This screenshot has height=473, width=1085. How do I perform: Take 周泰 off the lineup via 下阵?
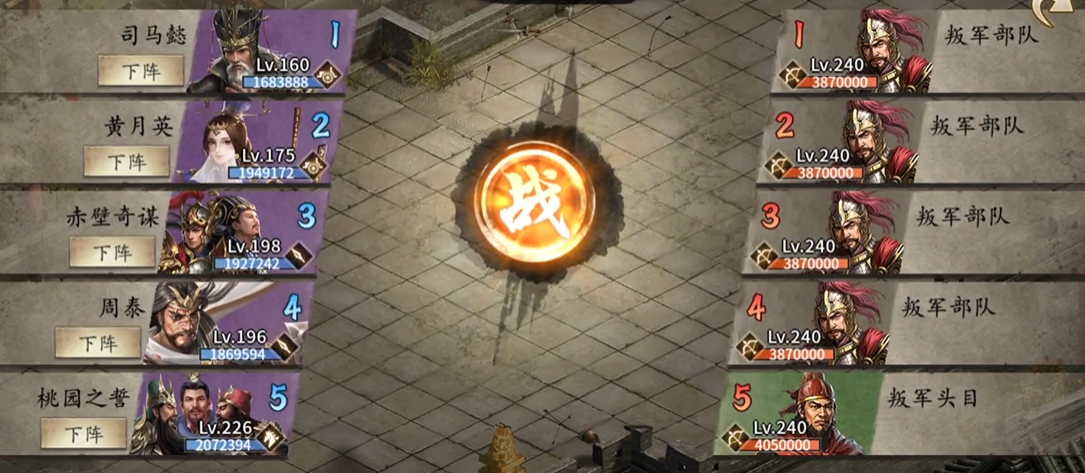tap(98, 342)
